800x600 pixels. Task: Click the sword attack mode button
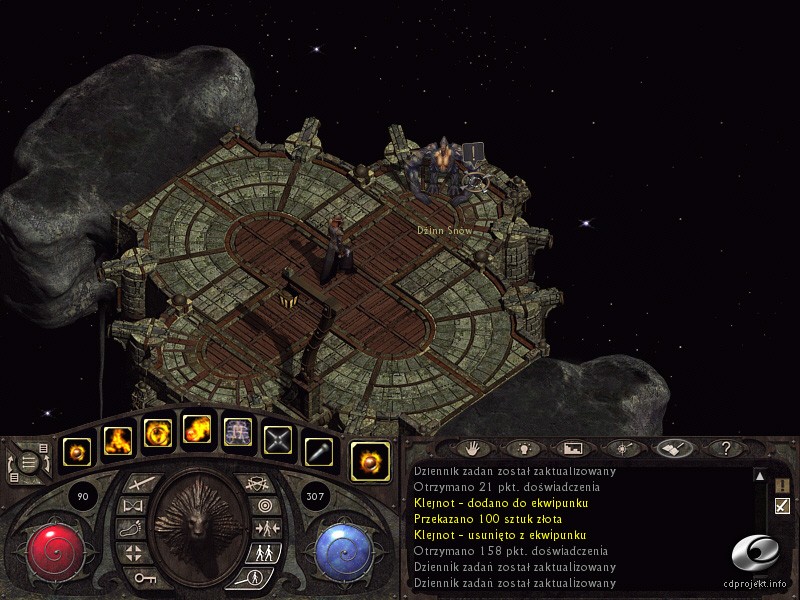[139, 484]
